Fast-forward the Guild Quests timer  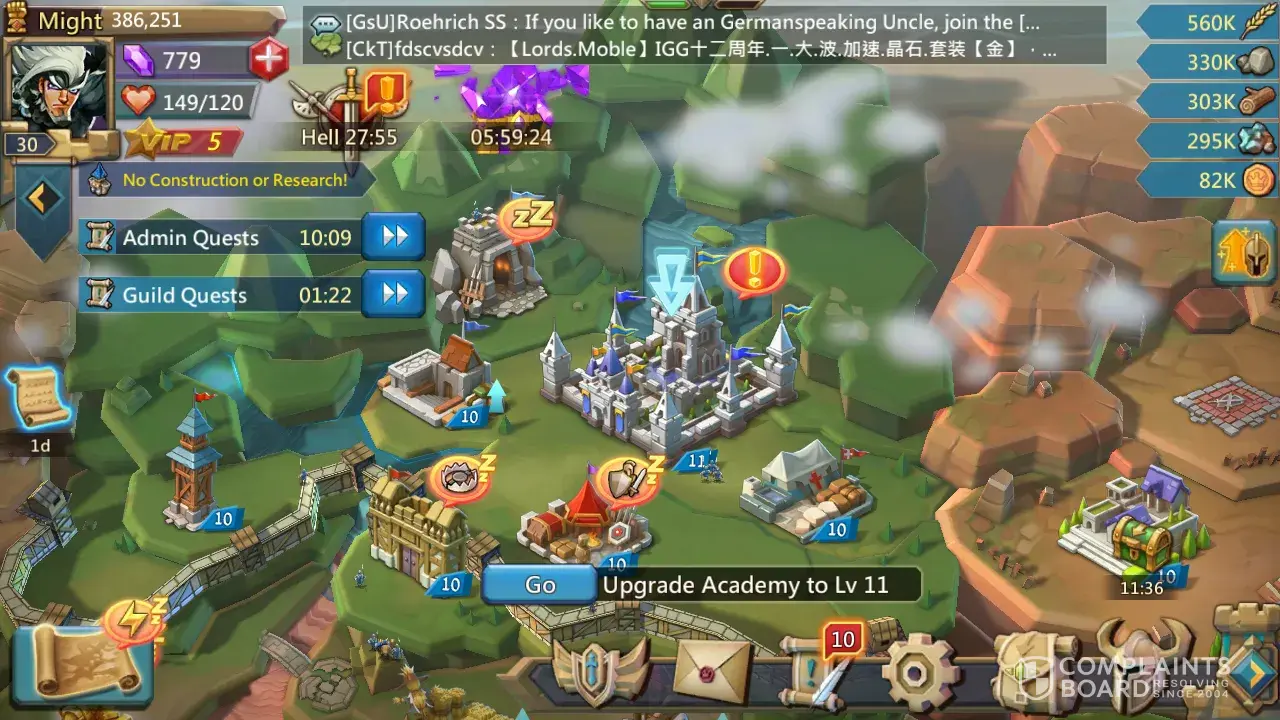pos(394,294)
